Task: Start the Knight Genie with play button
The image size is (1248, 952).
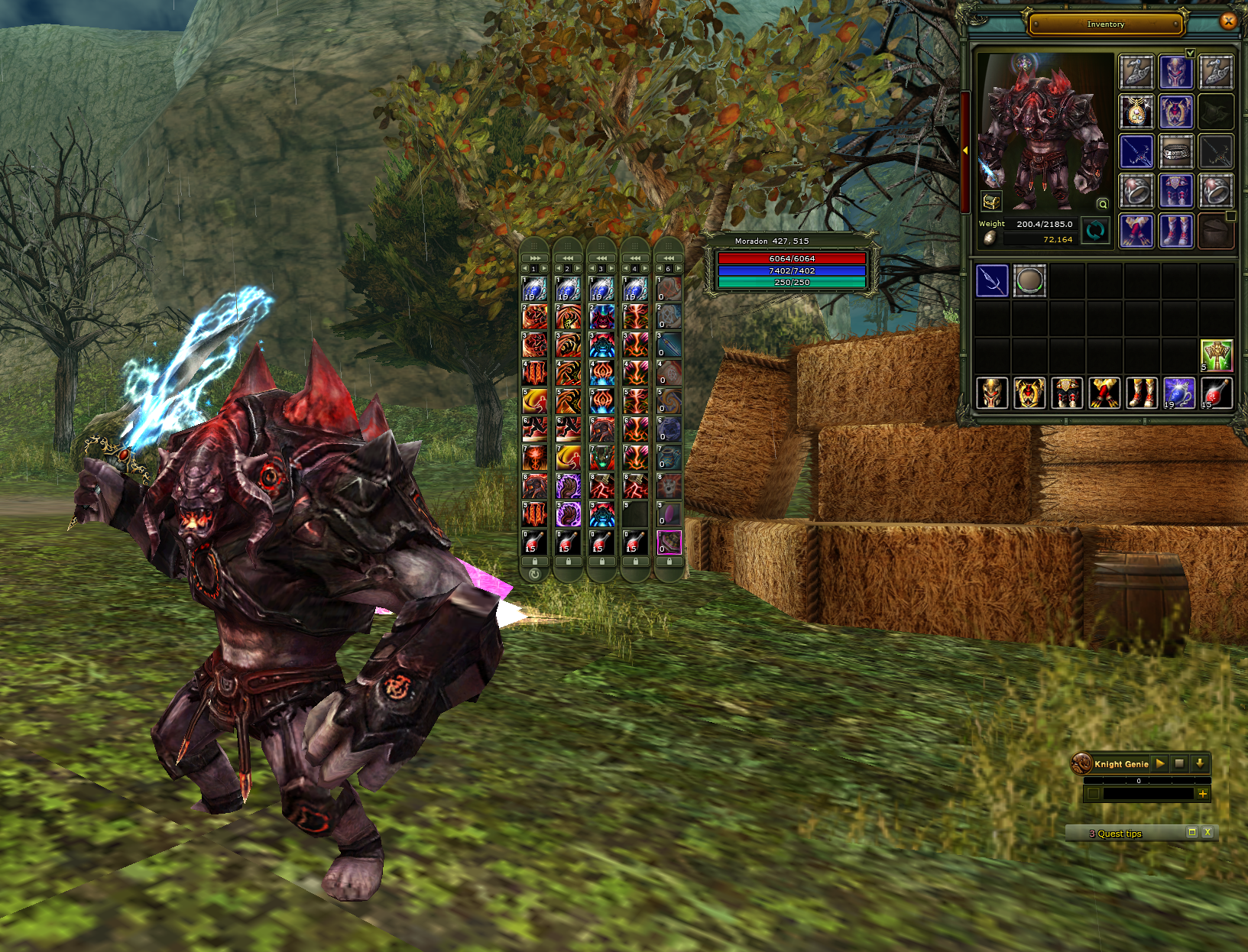Action: point(1160,763)
